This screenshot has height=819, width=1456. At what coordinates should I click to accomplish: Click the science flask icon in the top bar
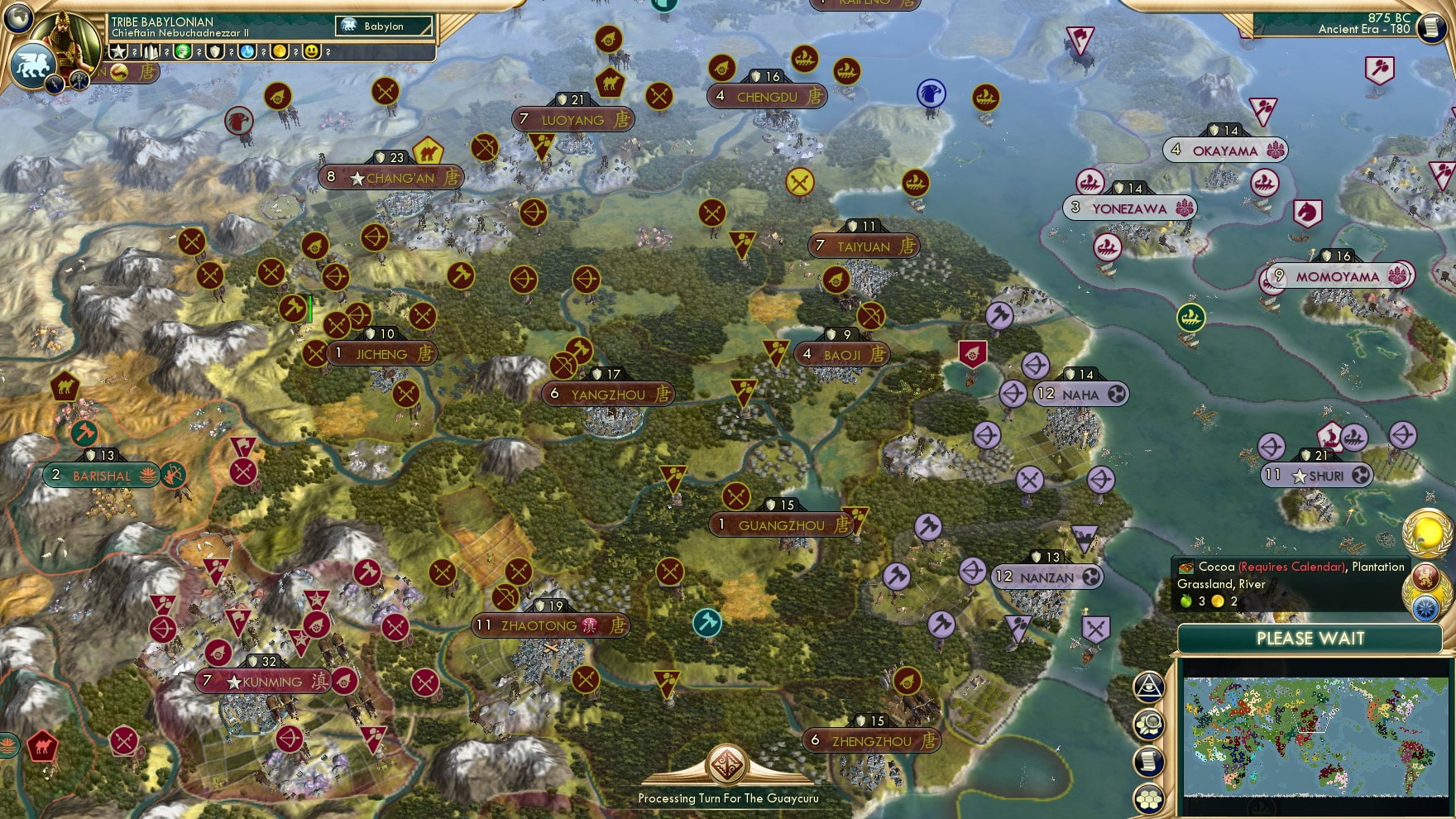click(x=248, y=52)
